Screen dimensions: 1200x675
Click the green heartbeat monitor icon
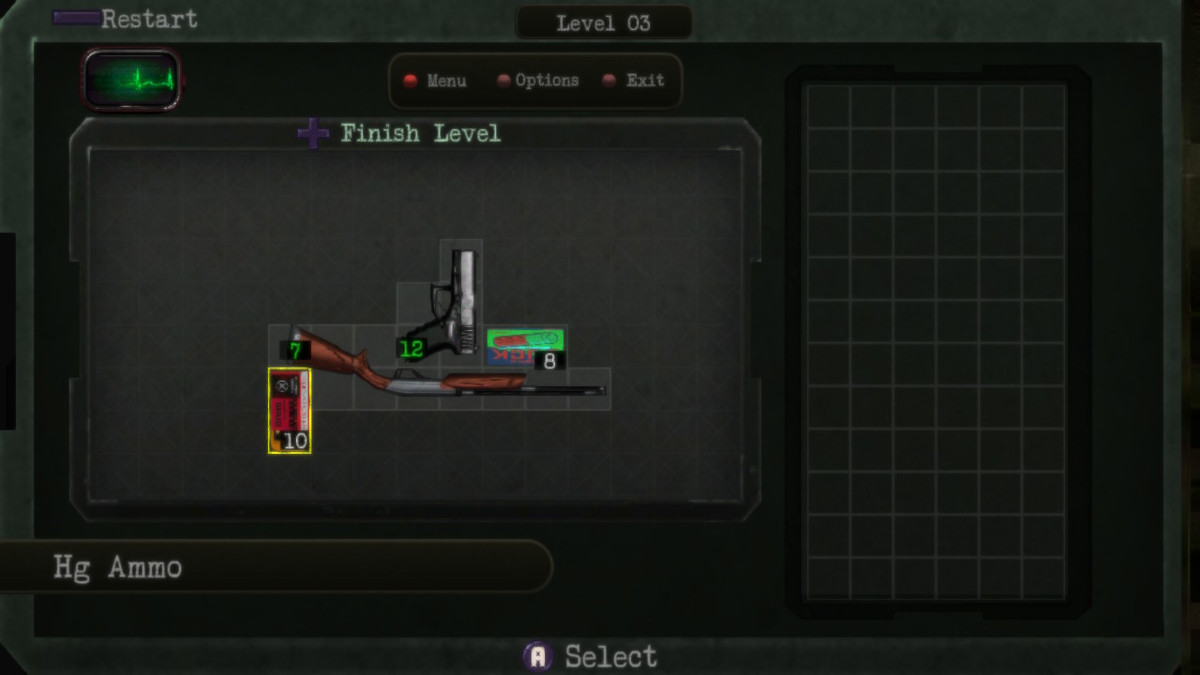[132, 79]
